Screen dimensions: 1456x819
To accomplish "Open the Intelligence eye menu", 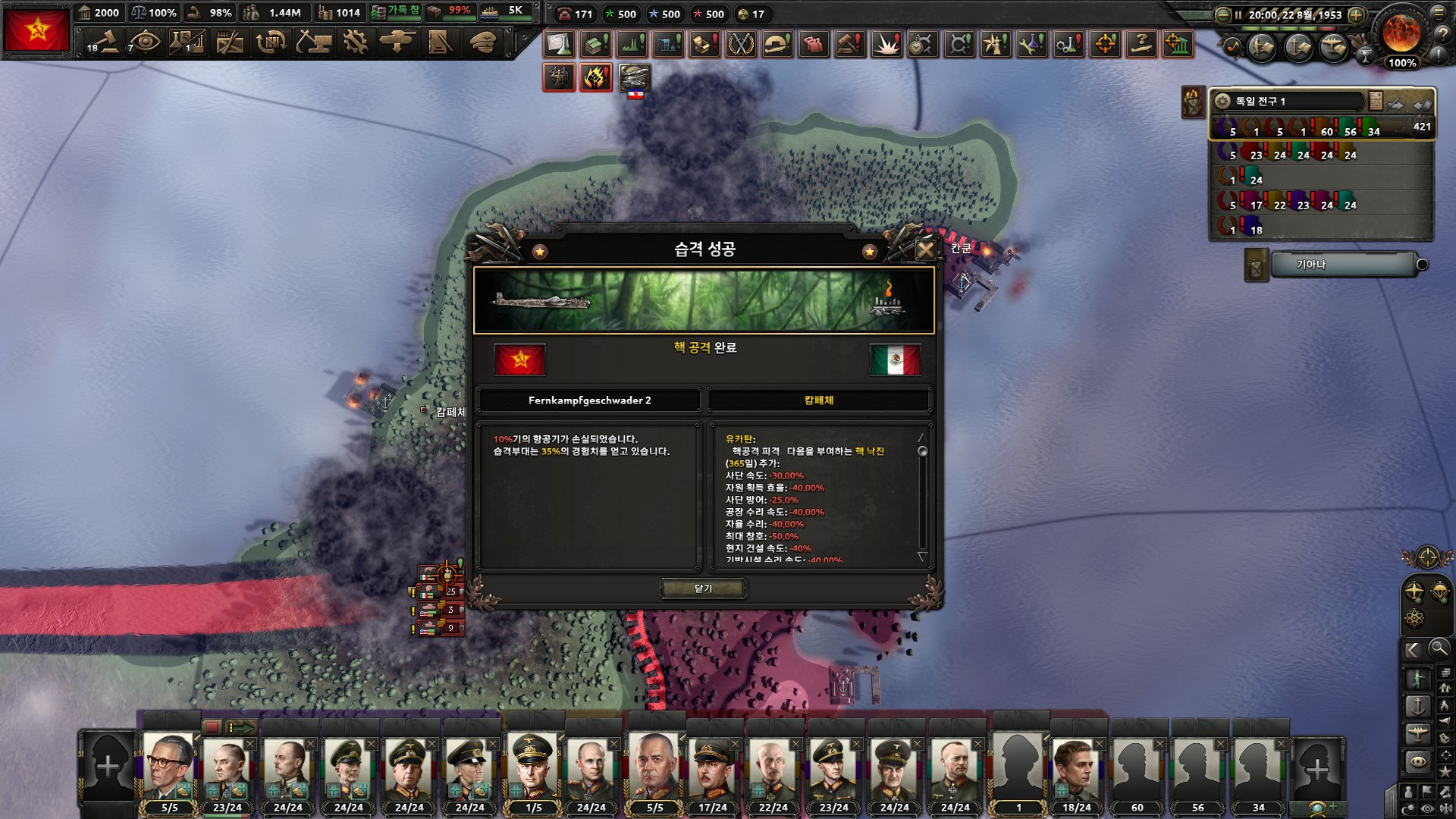I will pos(144,42).
